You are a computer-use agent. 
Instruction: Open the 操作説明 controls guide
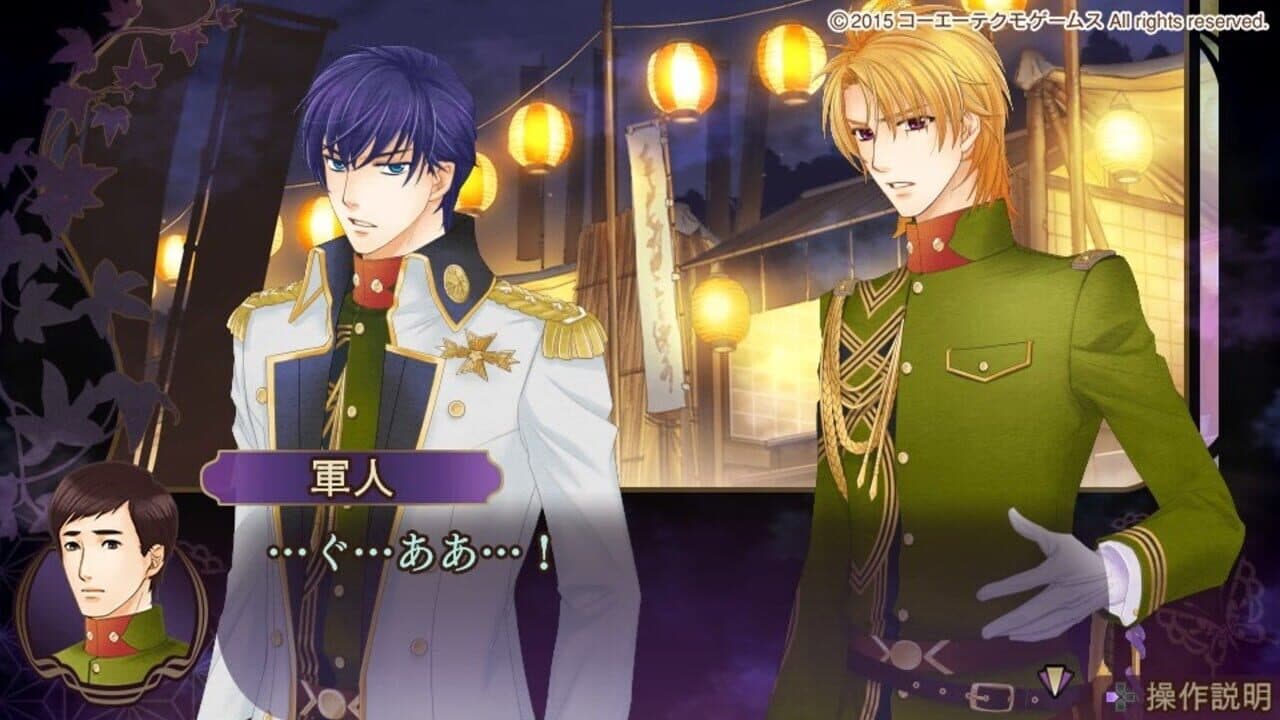1210,694
